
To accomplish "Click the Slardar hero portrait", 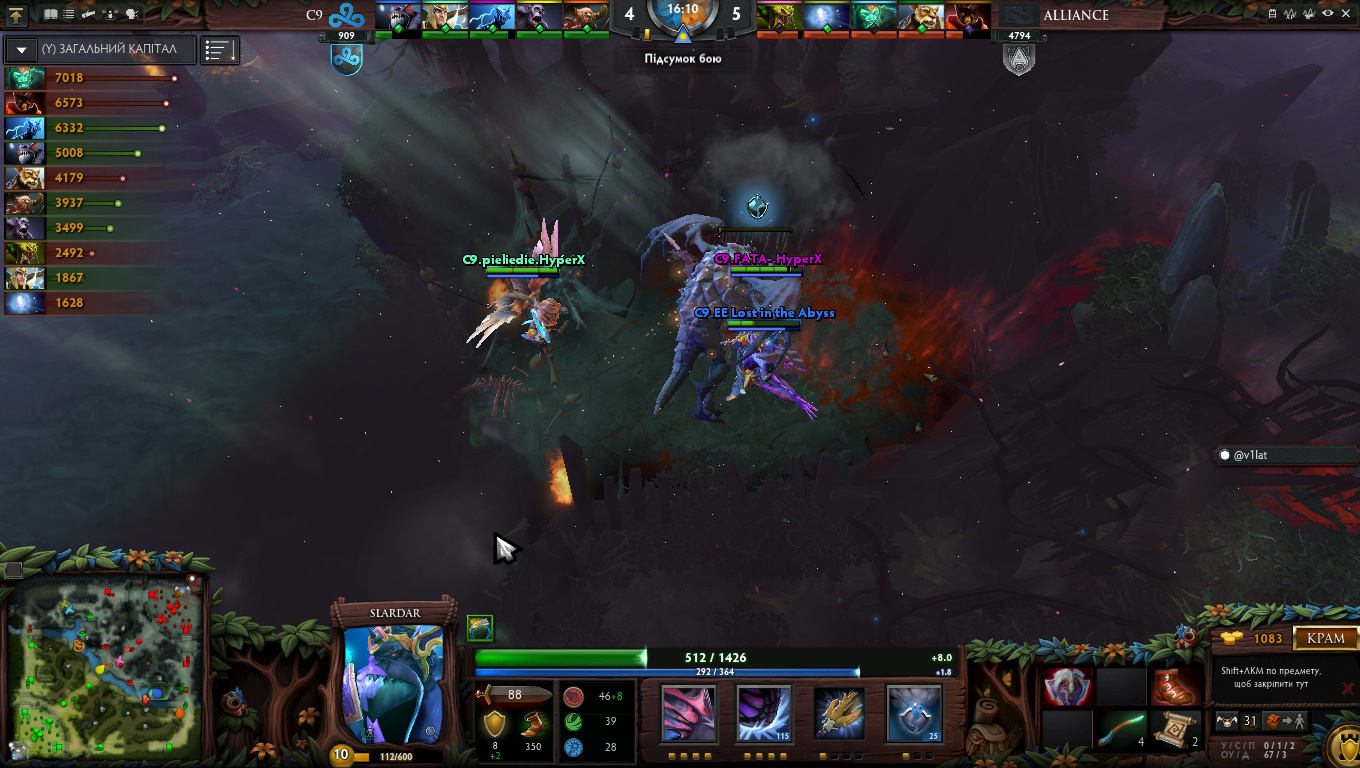I will tap(393, 685).
